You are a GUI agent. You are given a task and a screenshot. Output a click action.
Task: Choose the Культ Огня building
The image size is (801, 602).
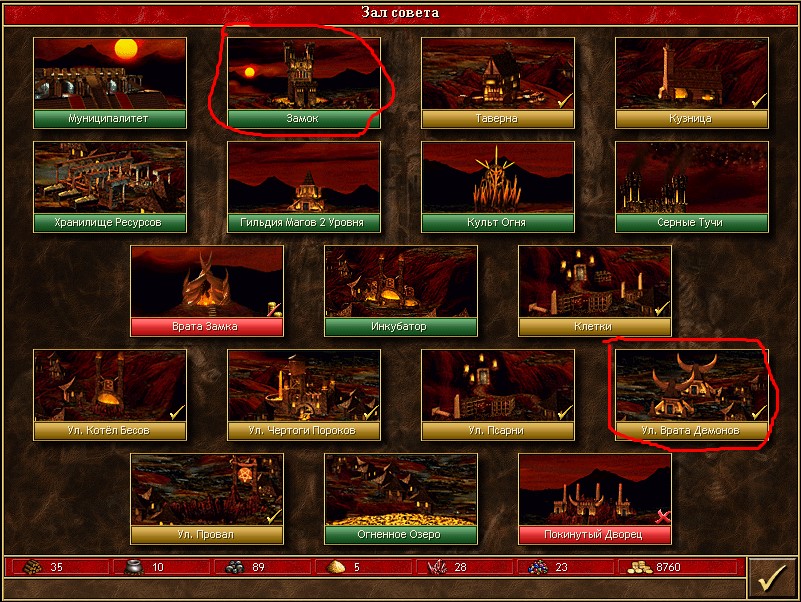pos(498,186)
